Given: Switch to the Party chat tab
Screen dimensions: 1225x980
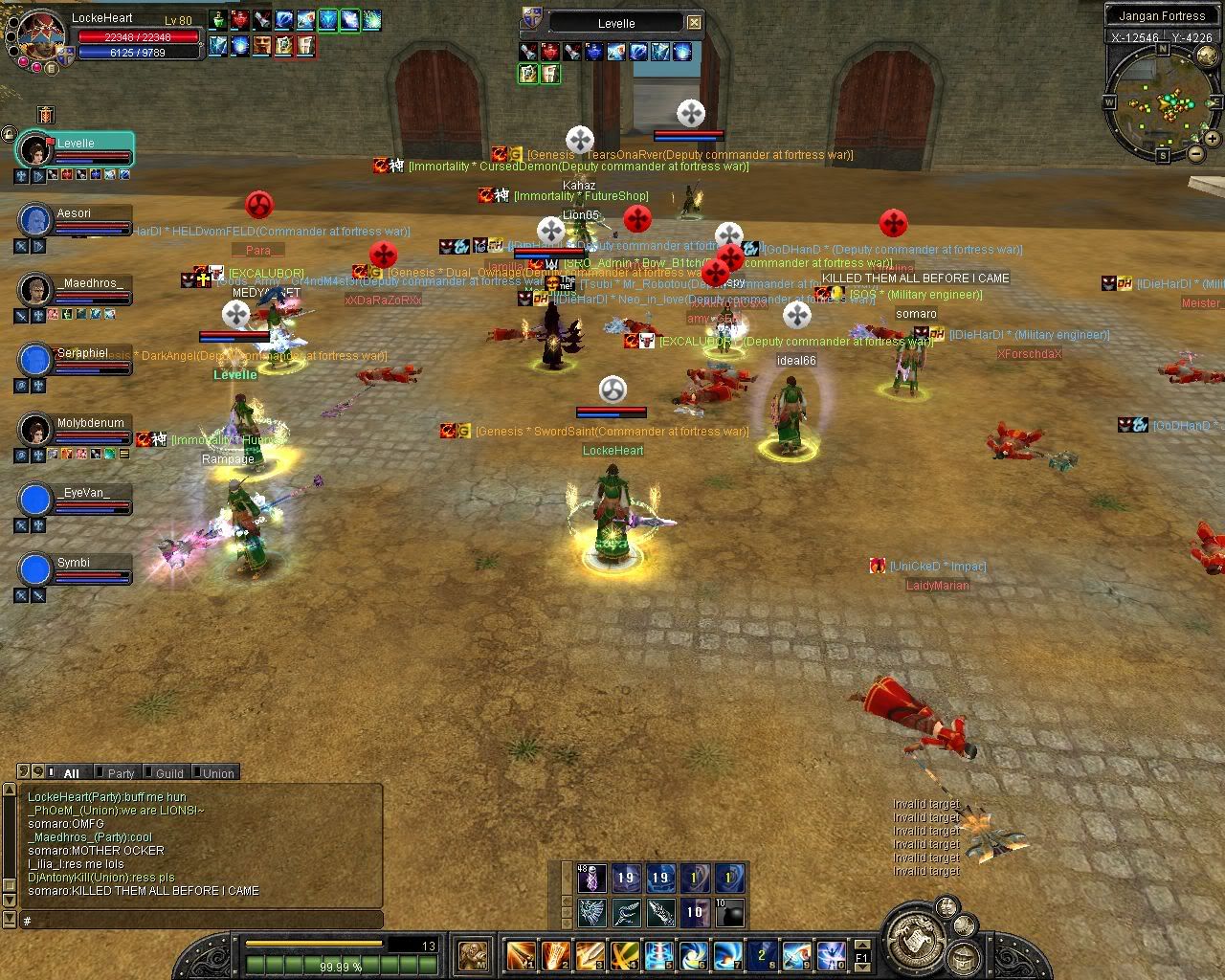Looking at the screenshot, I should 121,773.
